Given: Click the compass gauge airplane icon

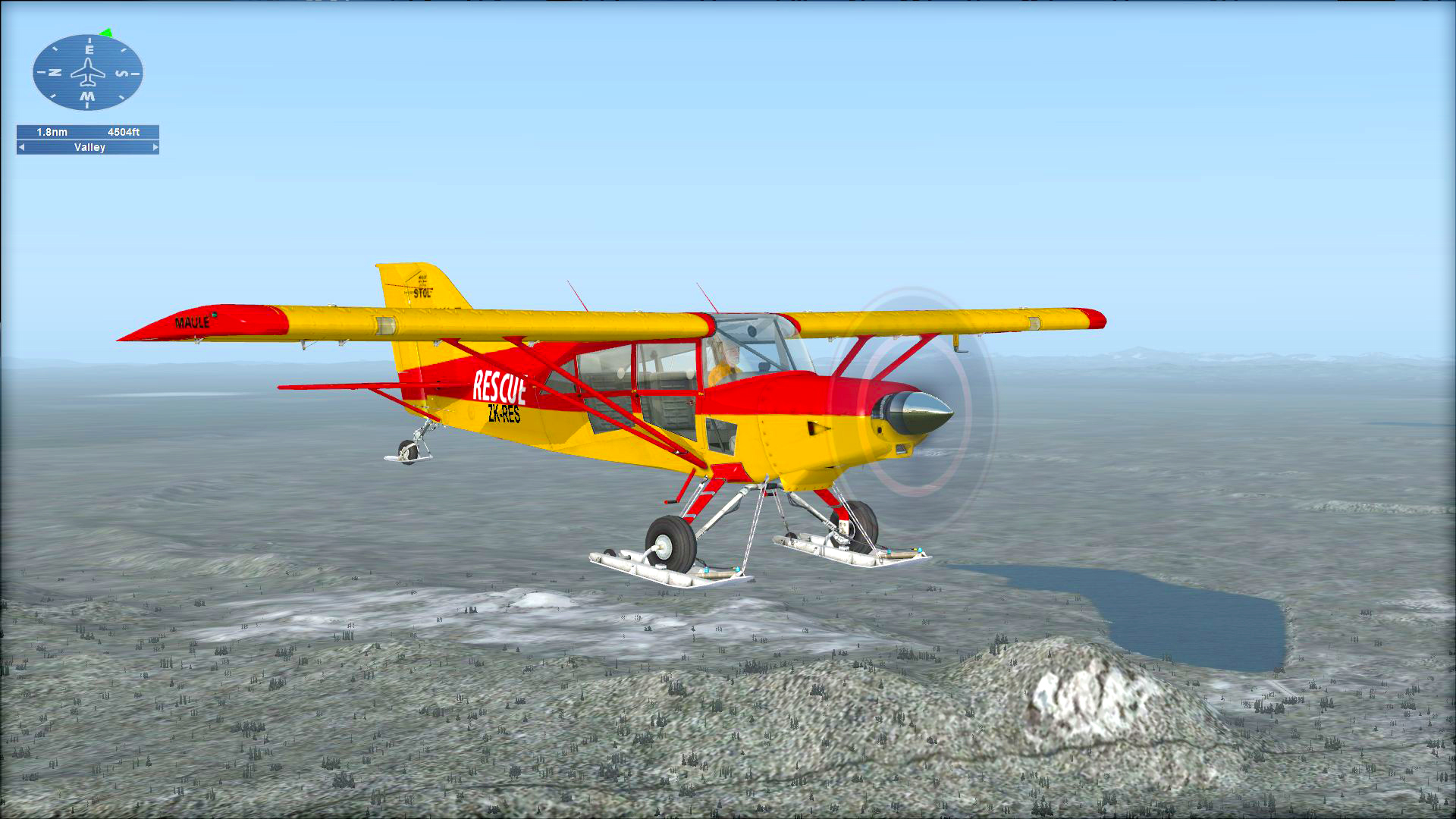Looking at the screenshot, I should coord(89,73).
